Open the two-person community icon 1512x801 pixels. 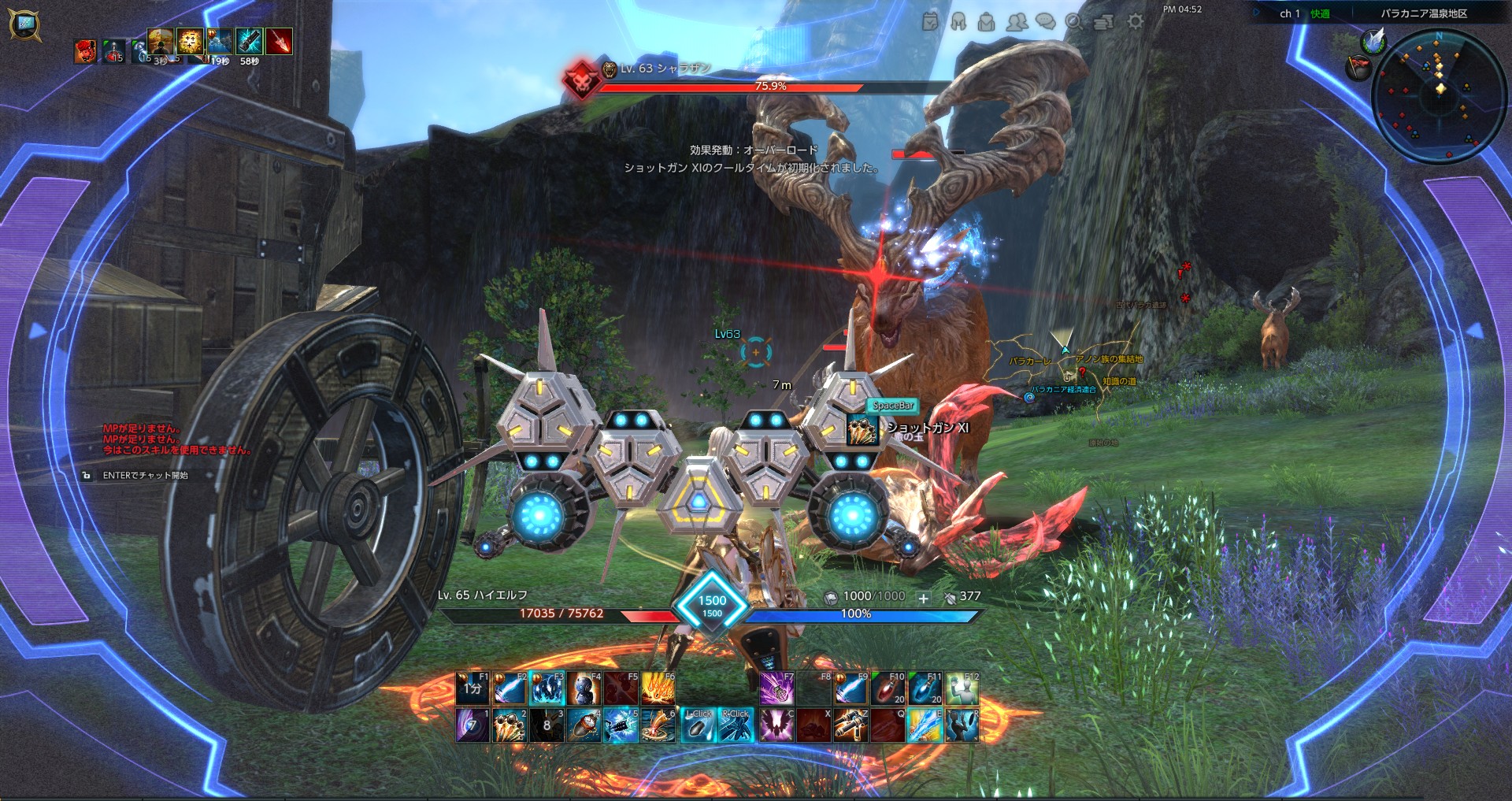[1017, 22]
